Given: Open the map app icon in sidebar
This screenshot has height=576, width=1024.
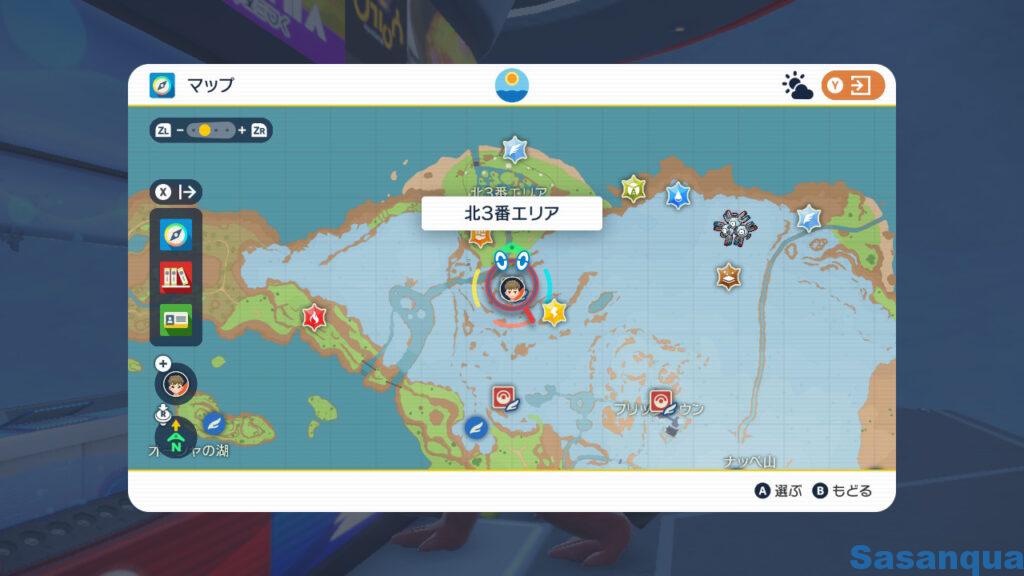Looking at the screenshot, I should pyautogui.click(x=176, y=235).
